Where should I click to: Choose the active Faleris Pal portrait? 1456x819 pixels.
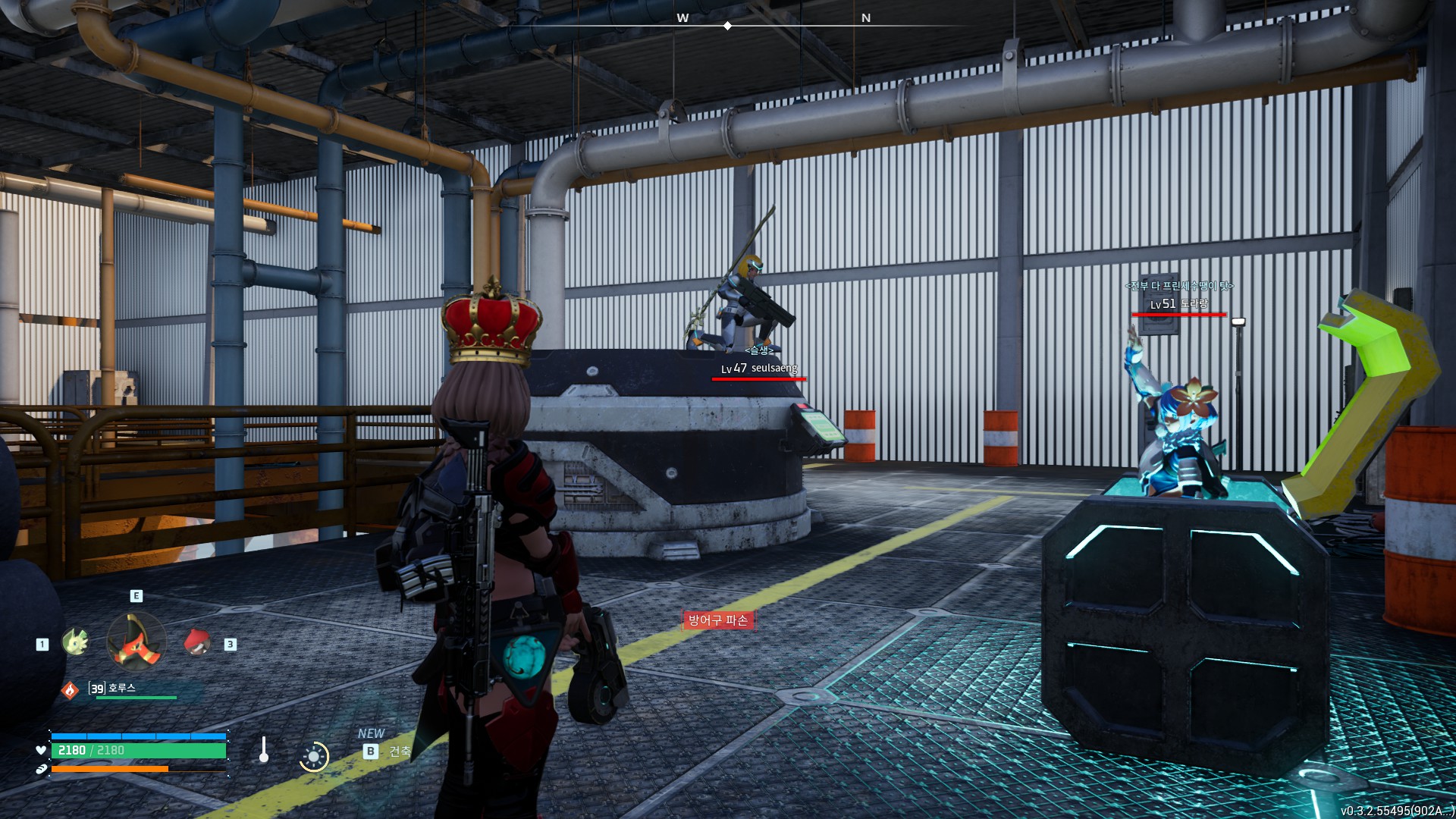point(136,642)
